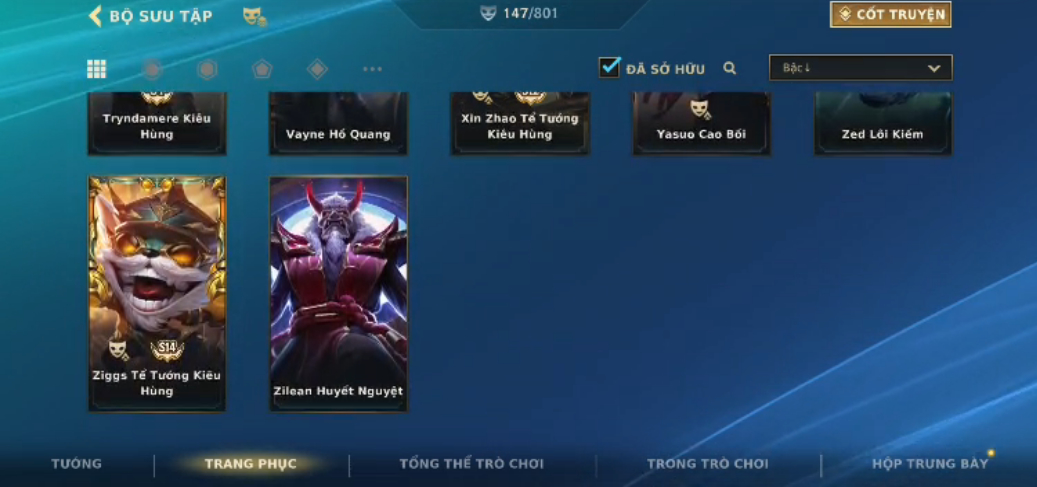
Task: Select Ziggs Tể Tướng Kiêu Hùng skin
Action: 157,293
